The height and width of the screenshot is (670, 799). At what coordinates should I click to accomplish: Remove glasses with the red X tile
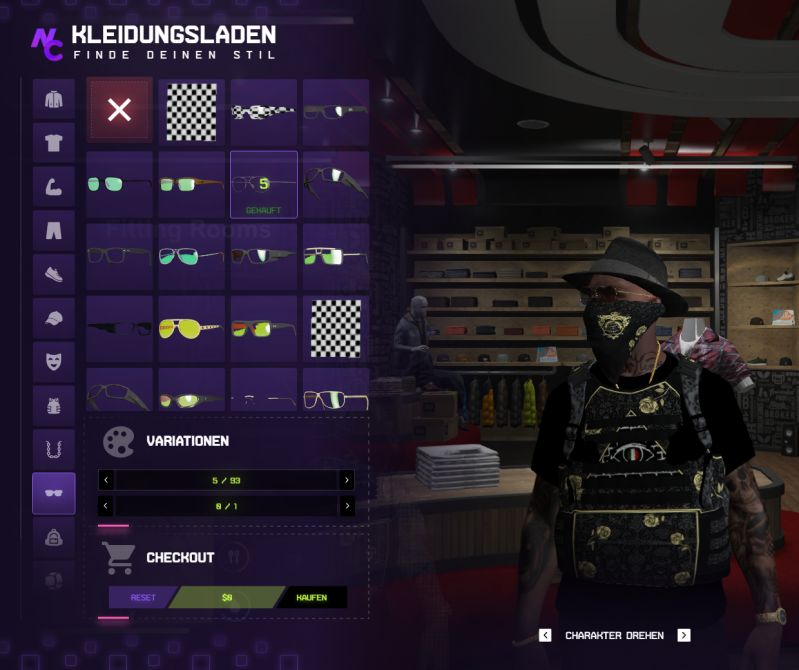119,111
